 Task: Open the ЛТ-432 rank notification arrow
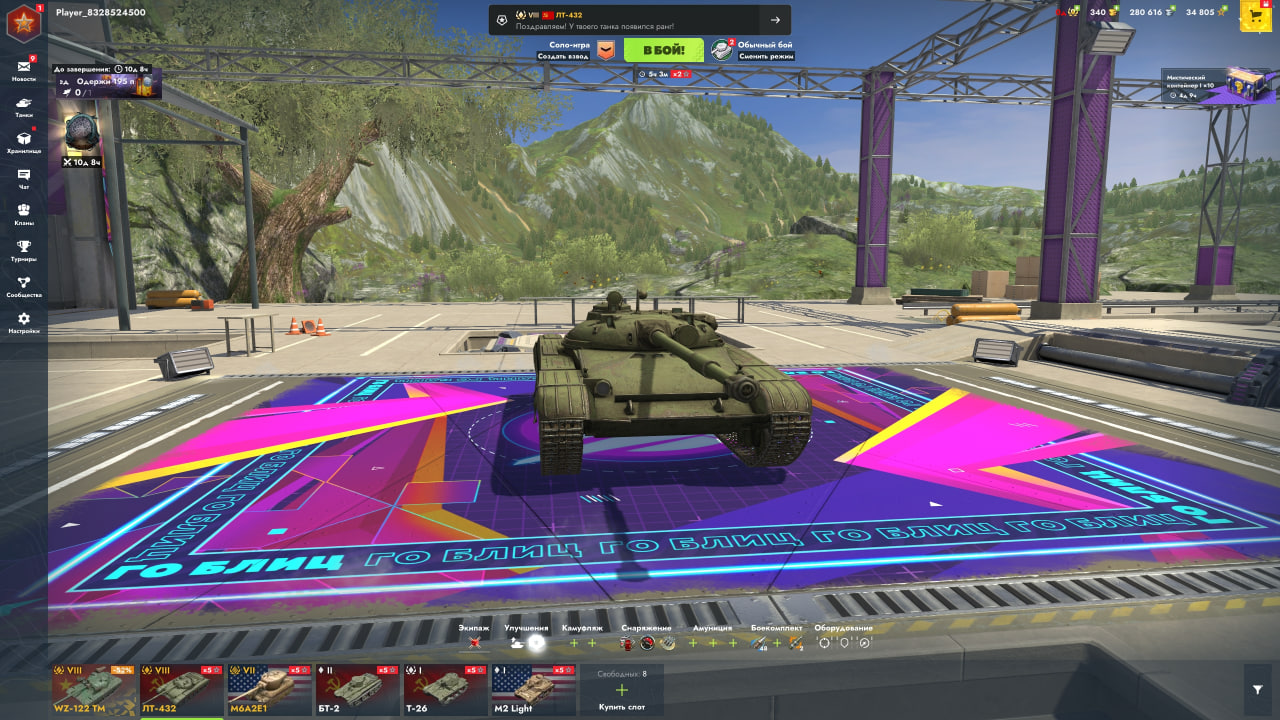[775, 20]
